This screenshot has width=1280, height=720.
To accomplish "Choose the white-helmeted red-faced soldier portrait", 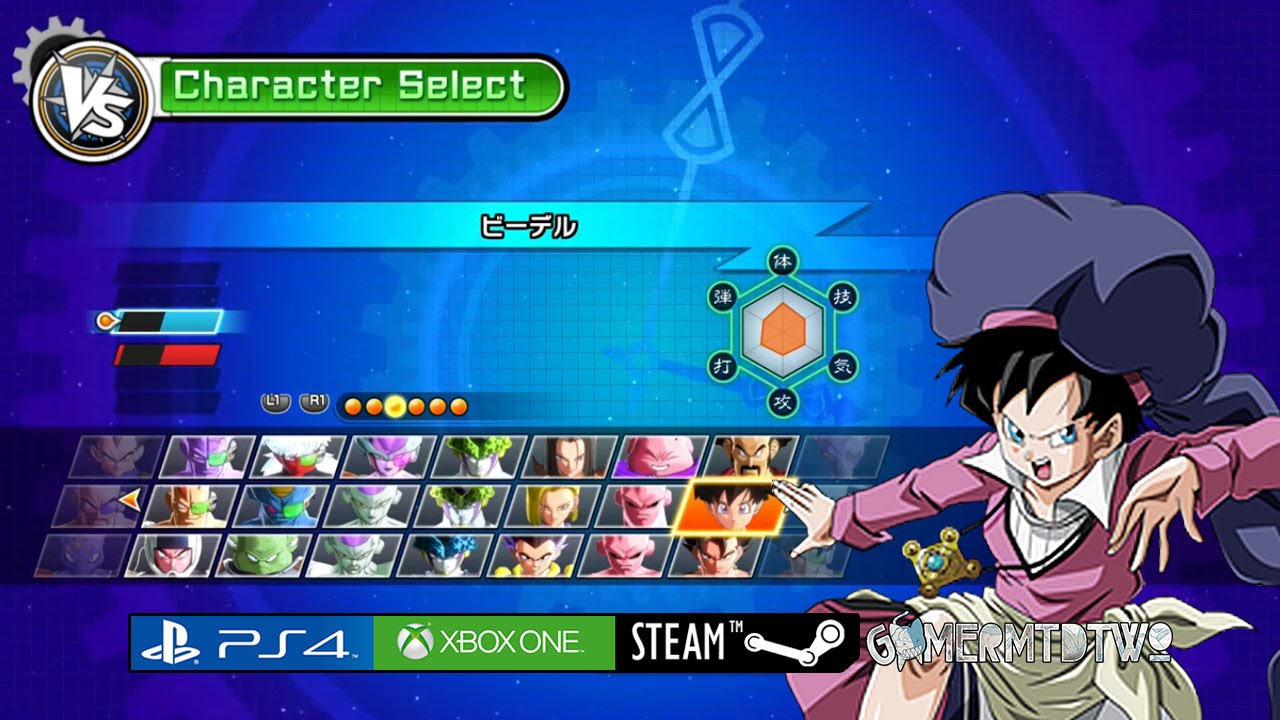I will 172,555.
